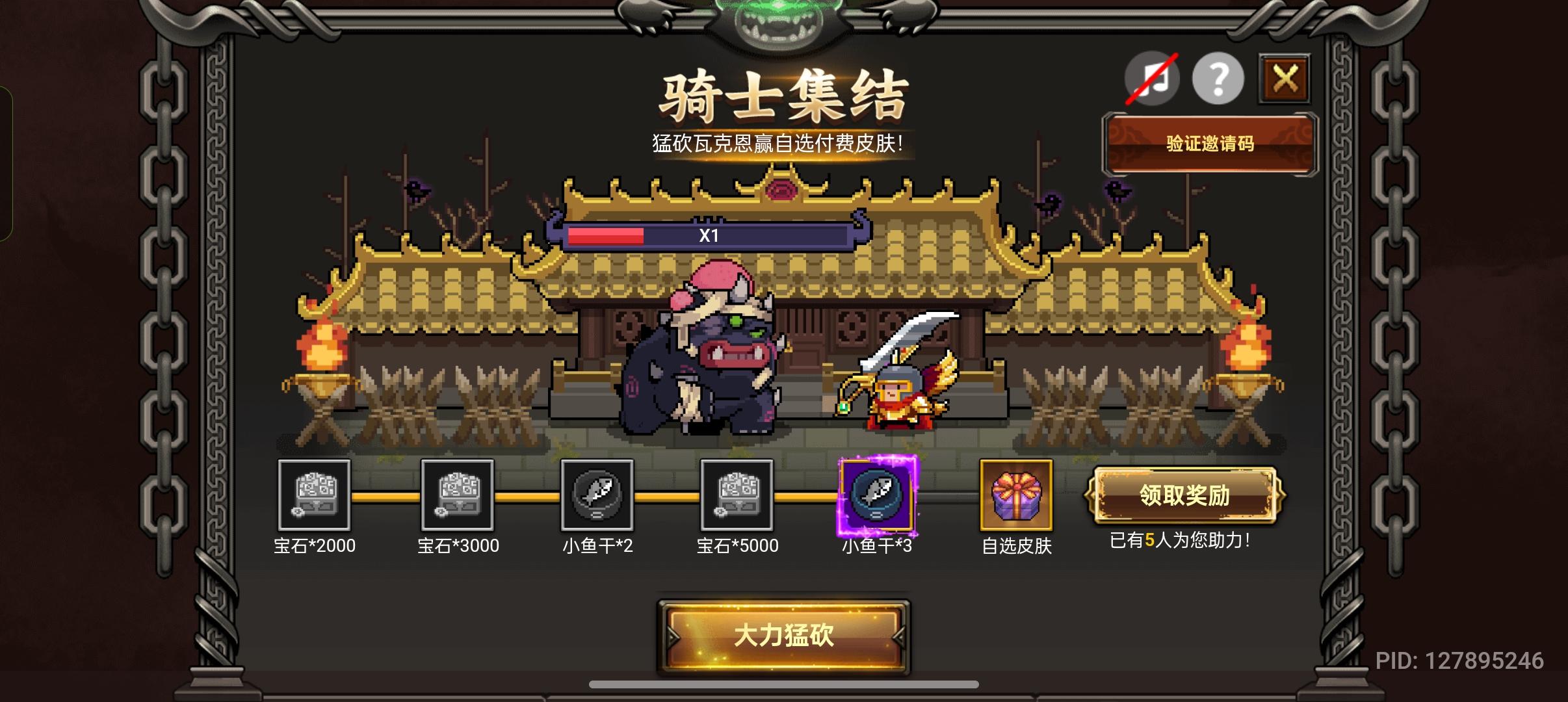This screenshot has height=702, width=1568.
Task: Unmute the crossed-out music note toggle
Action: [1152, 79]
